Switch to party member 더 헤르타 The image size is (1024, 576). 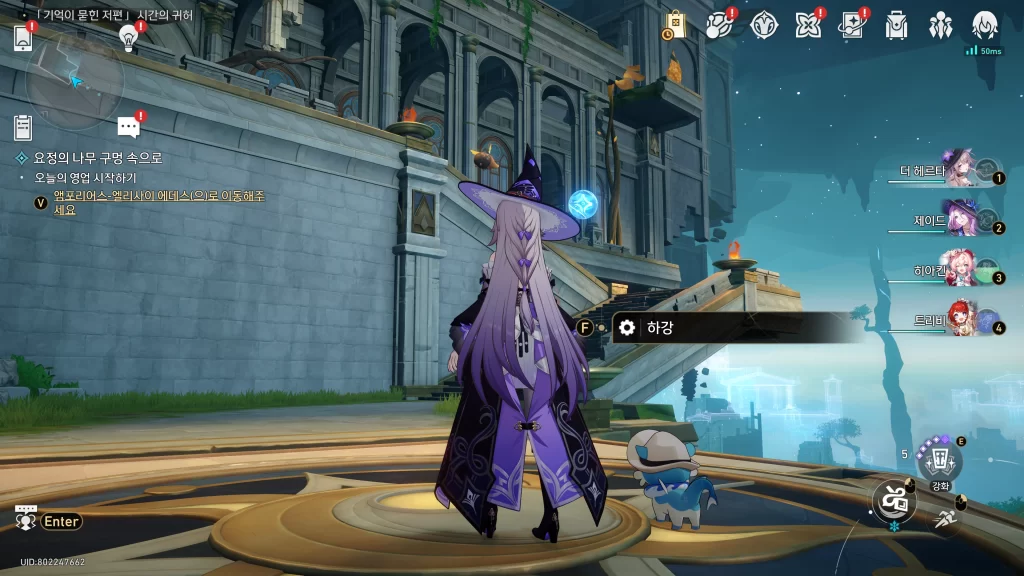tap(958, 169)
